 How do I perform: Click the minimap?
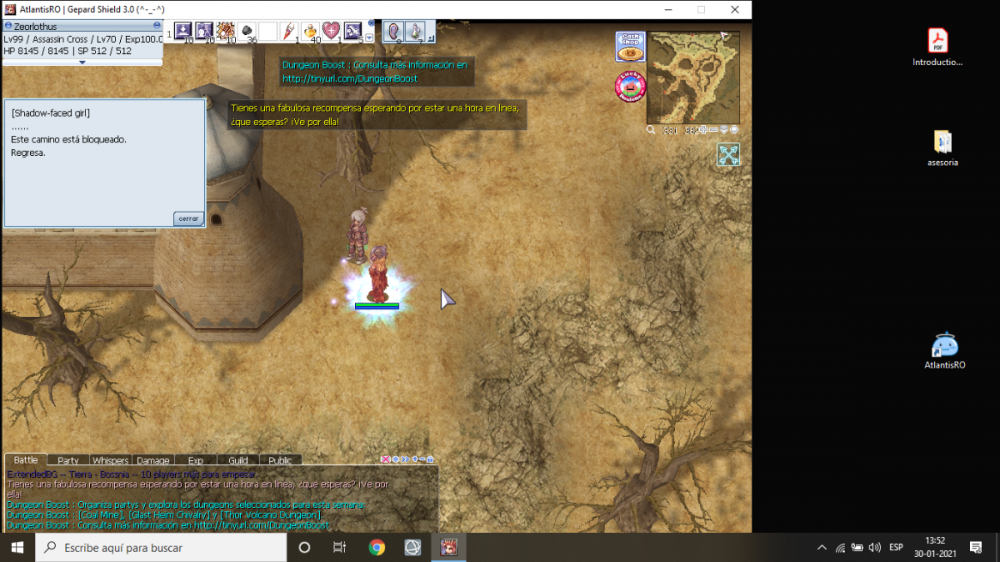693,78
